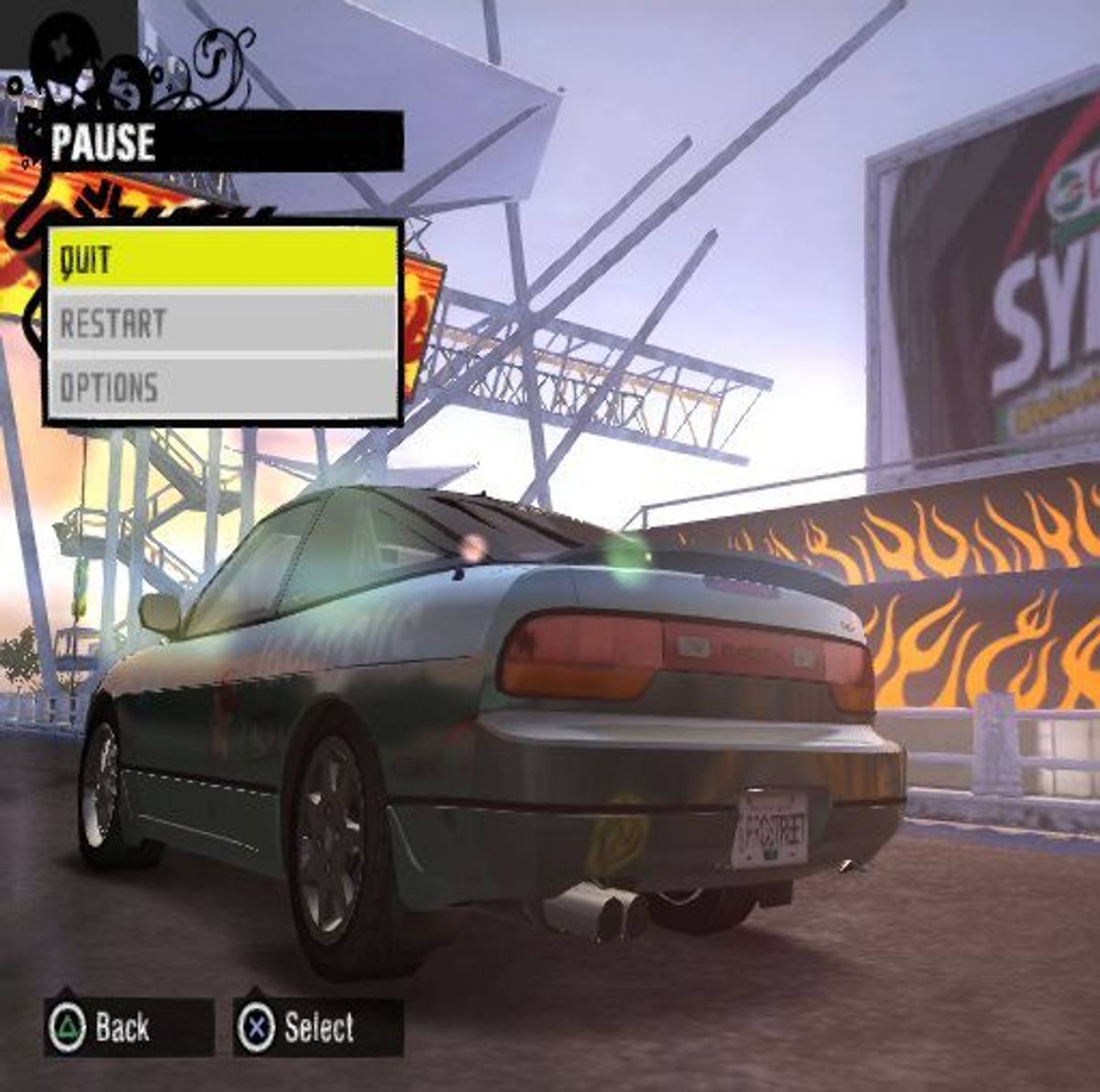This screenshot has width=1100, height=1092.
Task: Choose Quit from the pause menu
Action: tap(223, 259)
